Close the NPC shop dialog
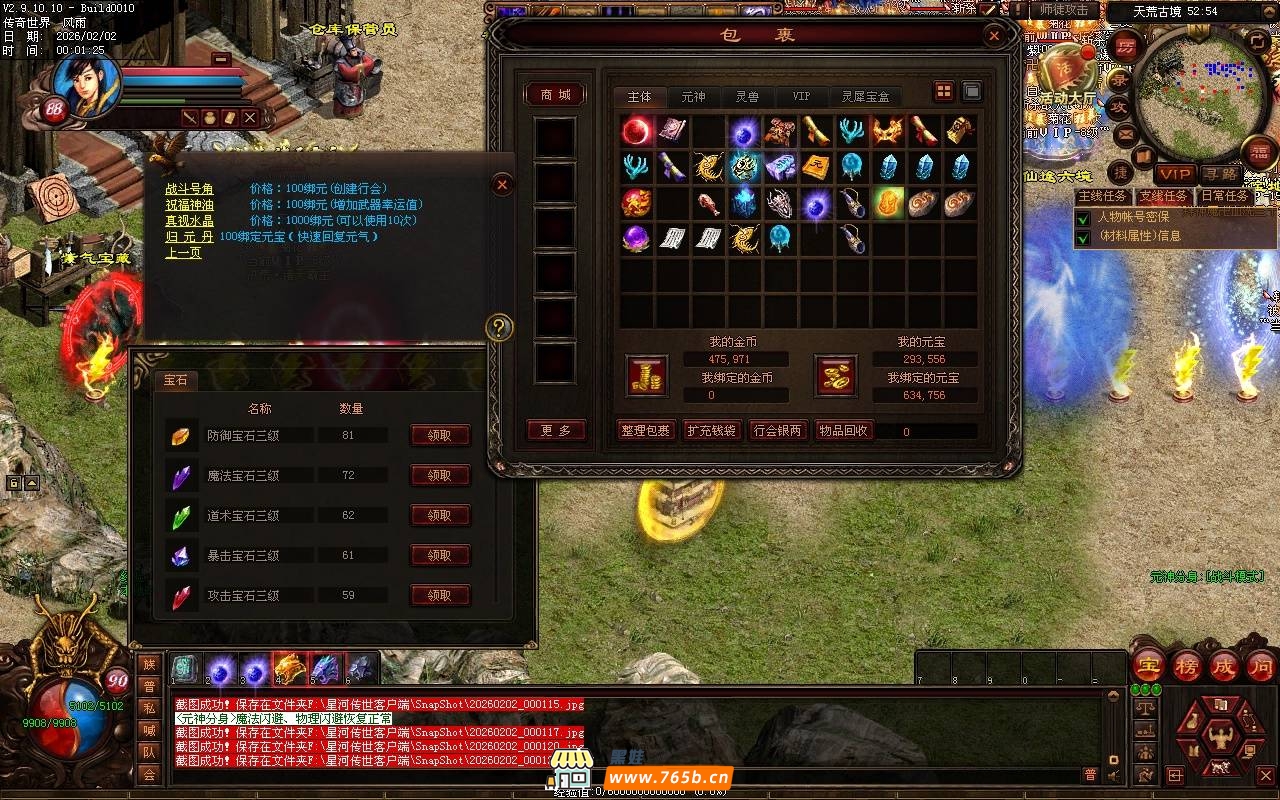 point(503,184)
